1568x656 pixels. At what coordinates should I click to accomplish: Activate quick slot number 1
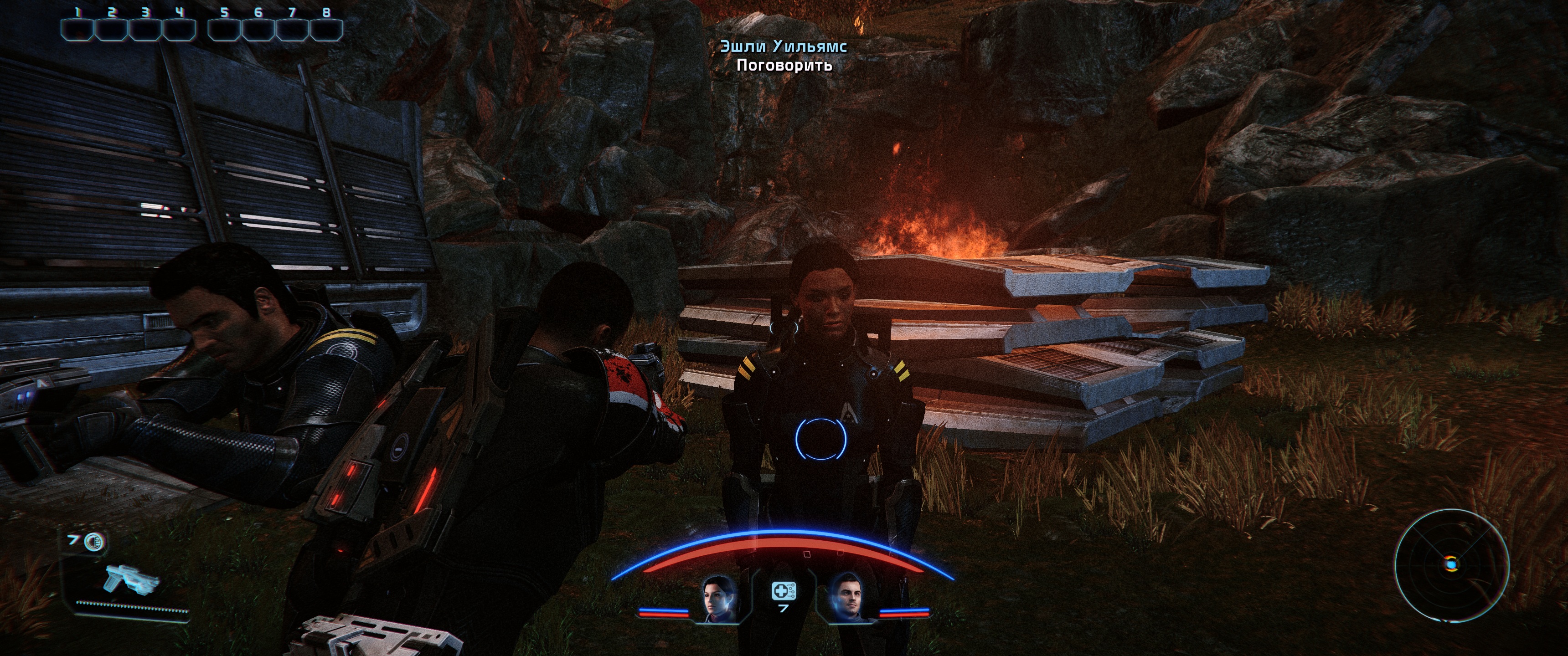point(77,29)
